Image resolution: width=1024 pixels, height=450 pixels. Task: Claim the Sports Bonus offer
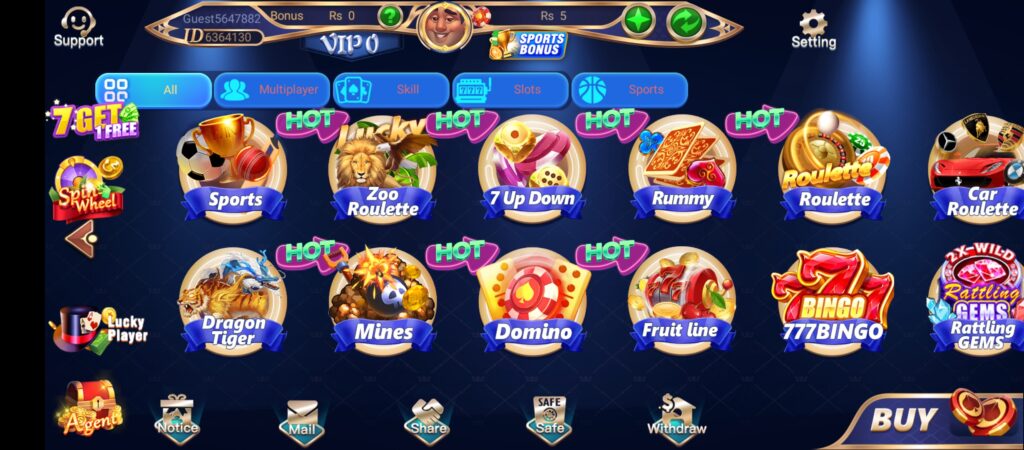click(528, 44)
